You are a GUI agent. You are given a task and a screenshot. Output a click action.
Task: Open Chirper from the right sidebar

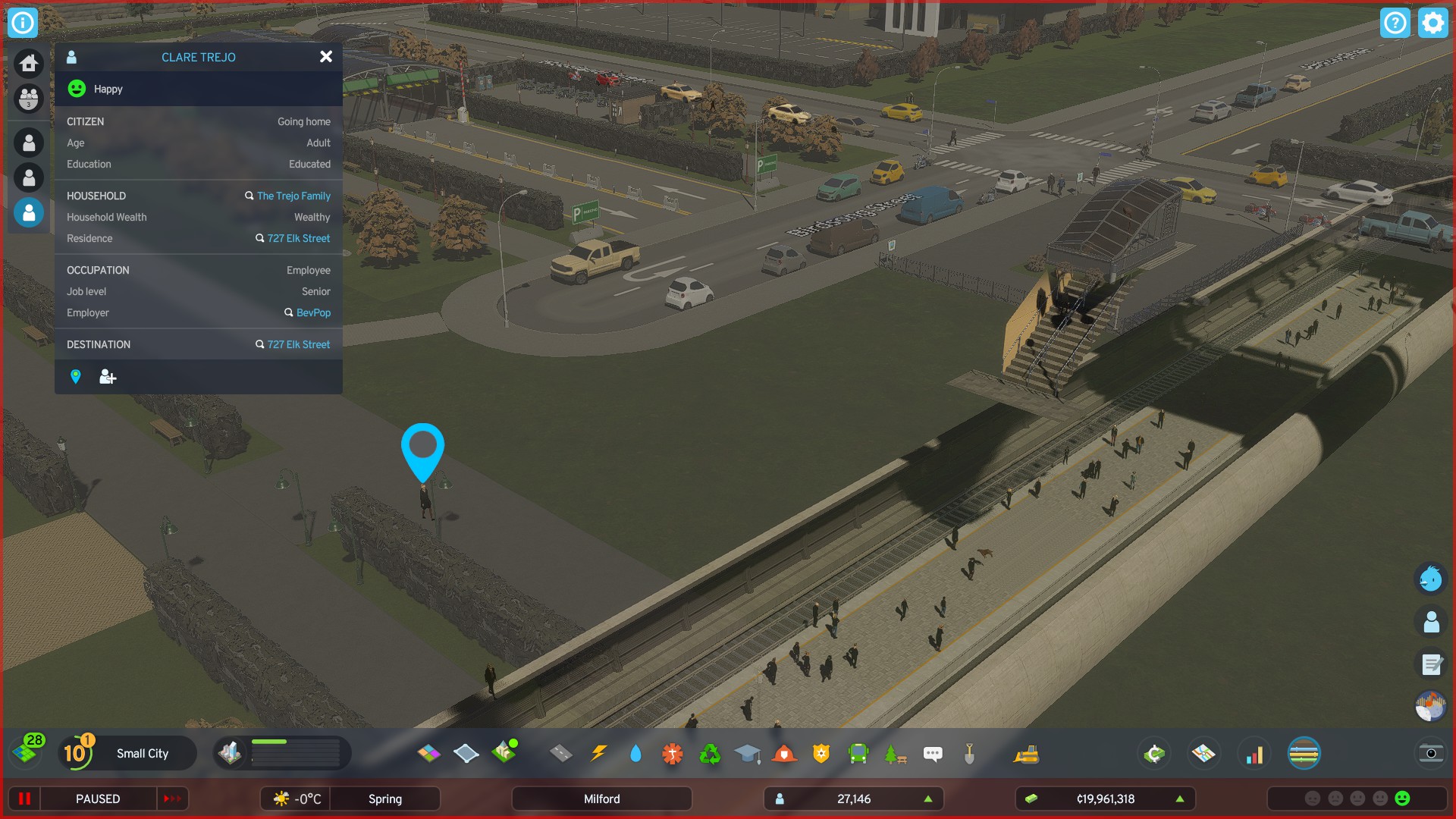tap(1431, 579)
